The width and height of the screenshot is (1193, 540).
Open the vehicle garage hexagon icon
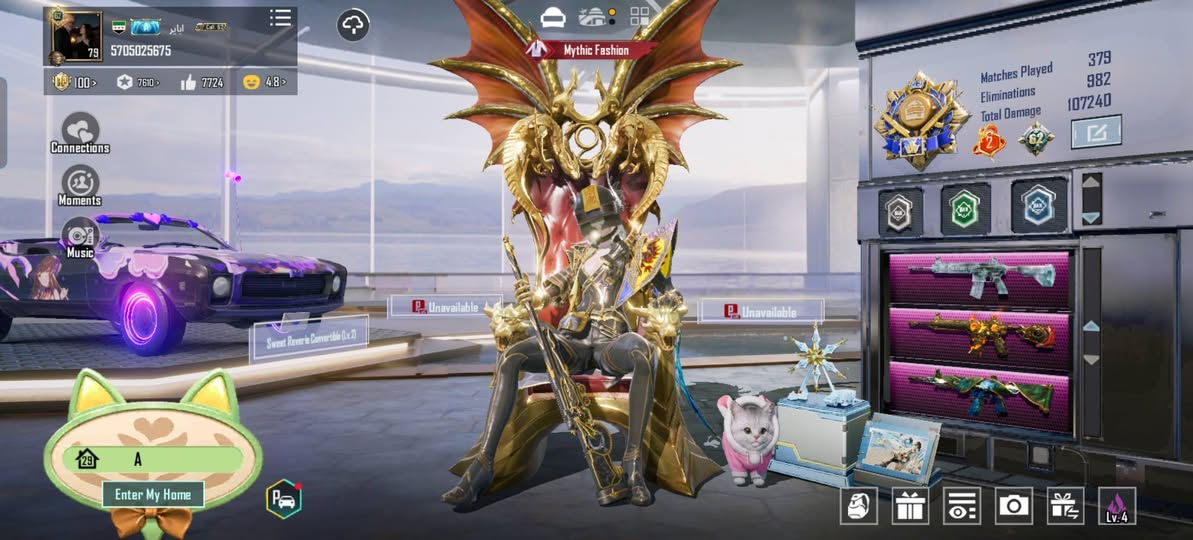(x=283, y=499)
